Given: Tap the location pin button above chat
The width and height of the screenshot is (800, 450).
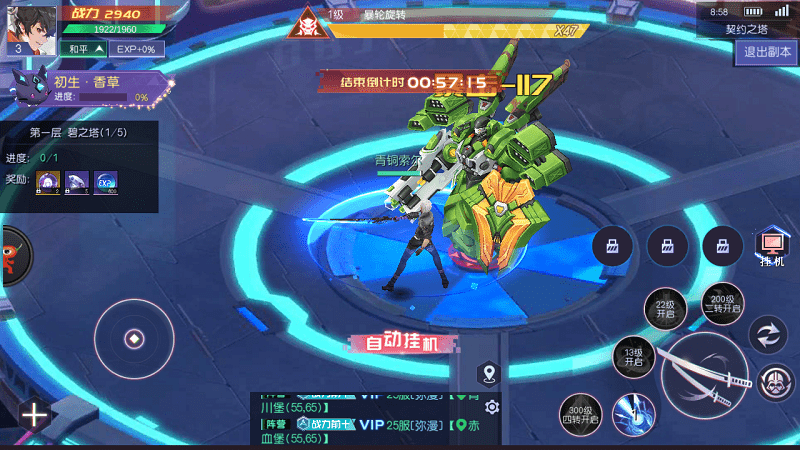Looking at the screenshot, I should pos(488,375).
